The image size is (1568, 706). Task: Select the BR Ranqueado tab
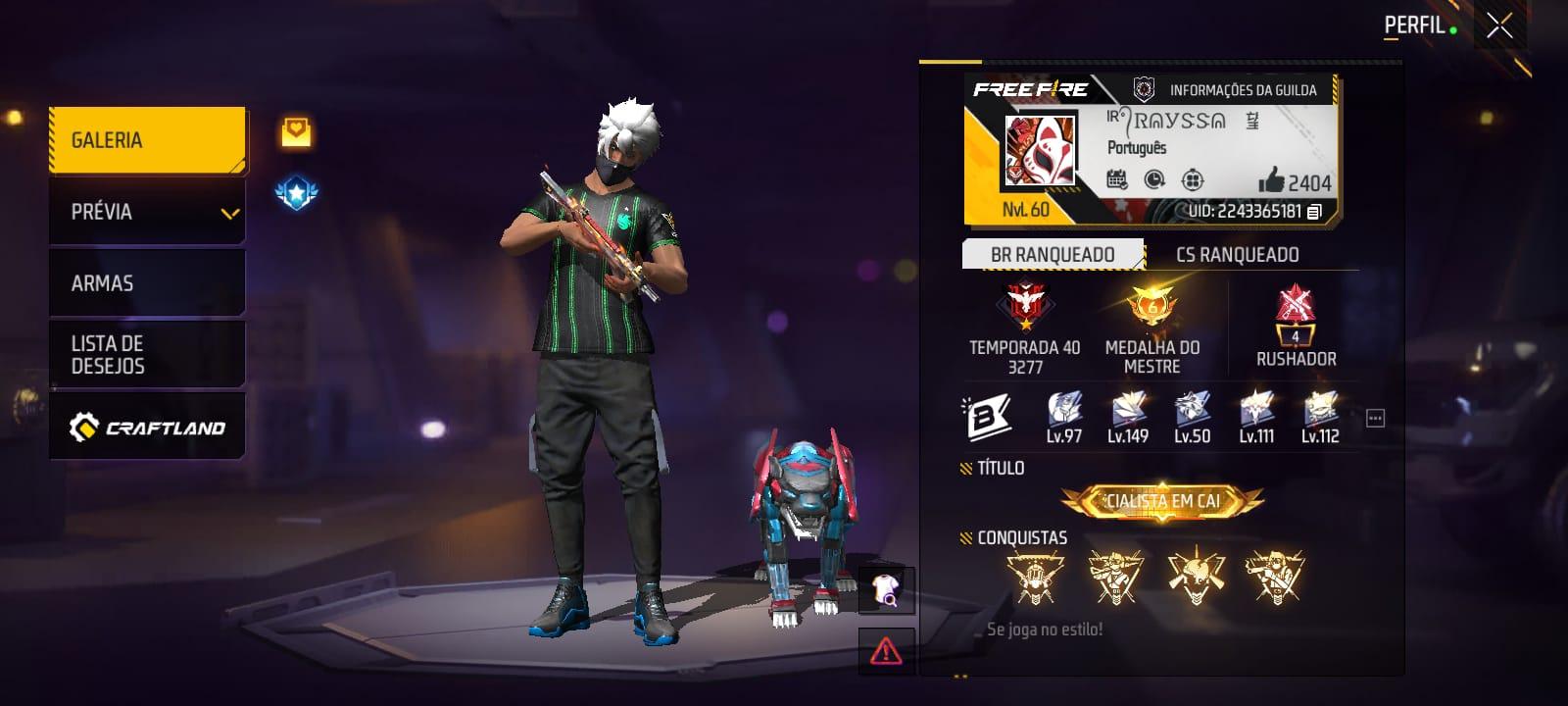[x=1053, y=255]
